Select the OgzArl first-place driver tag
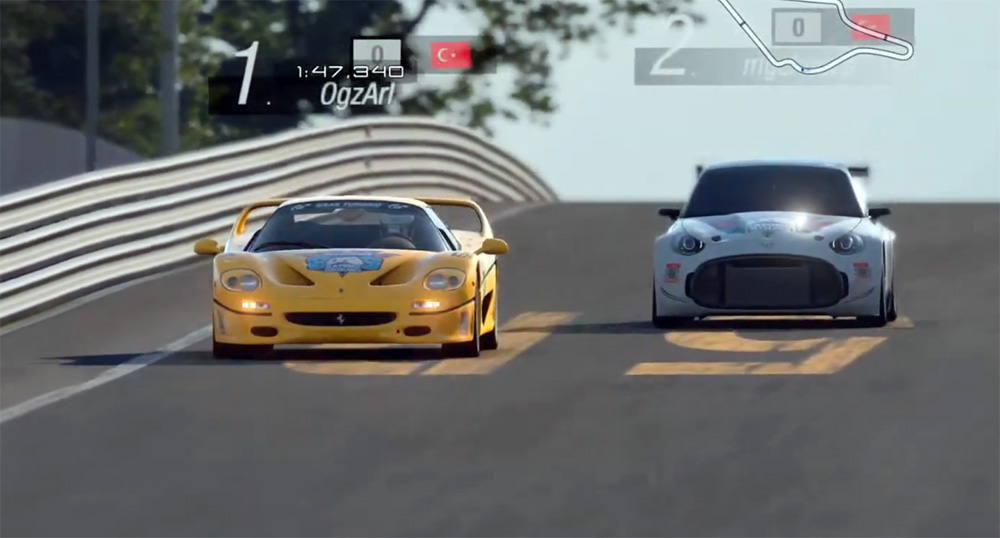The height and width of the screenshot is (538, 1000). pos(357,94)
